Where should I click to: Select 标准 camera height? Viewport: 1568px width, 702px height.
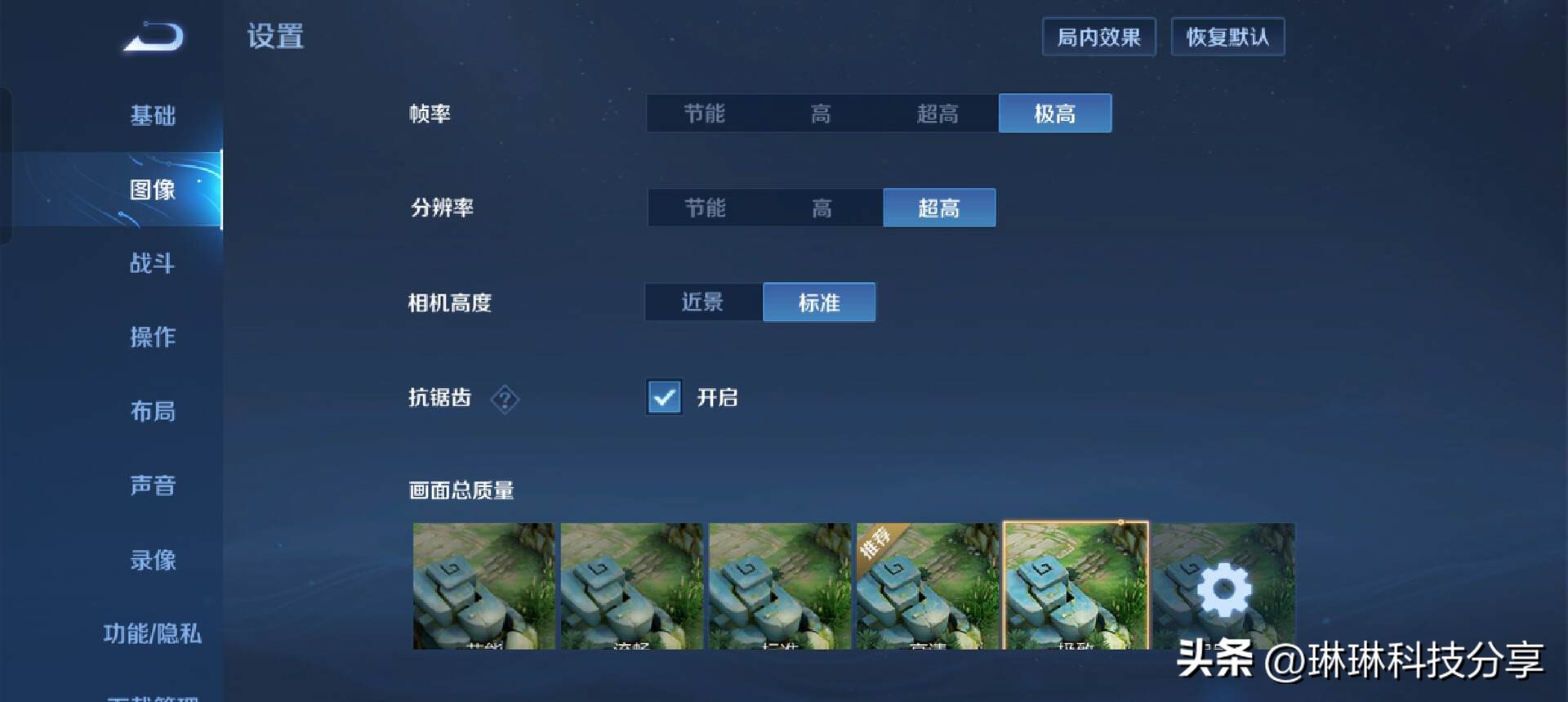[x=818, y=302]
